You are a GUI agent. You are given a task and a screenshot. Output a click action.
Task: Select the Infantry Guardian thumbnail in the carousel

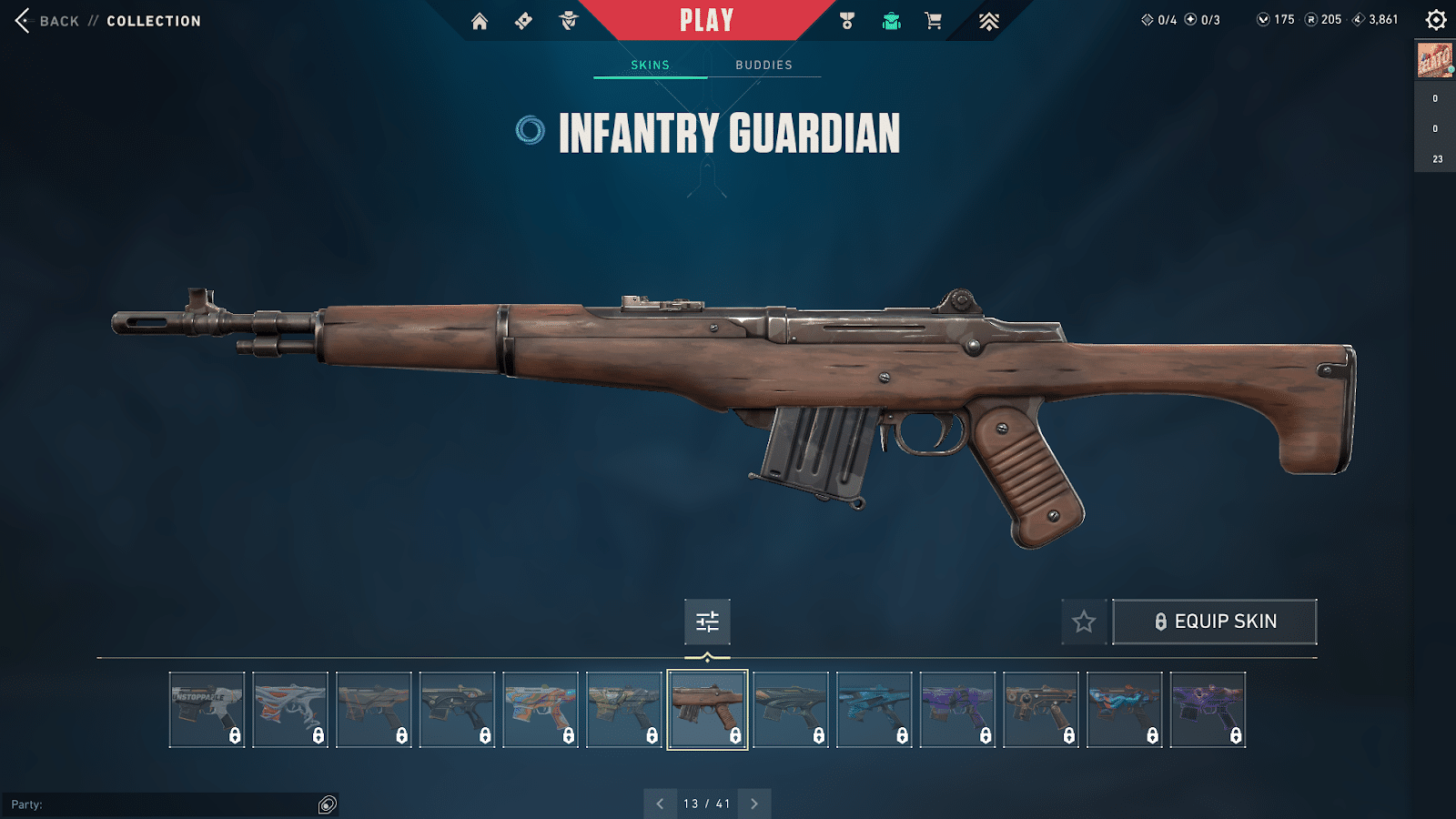[x=709, y=709]
